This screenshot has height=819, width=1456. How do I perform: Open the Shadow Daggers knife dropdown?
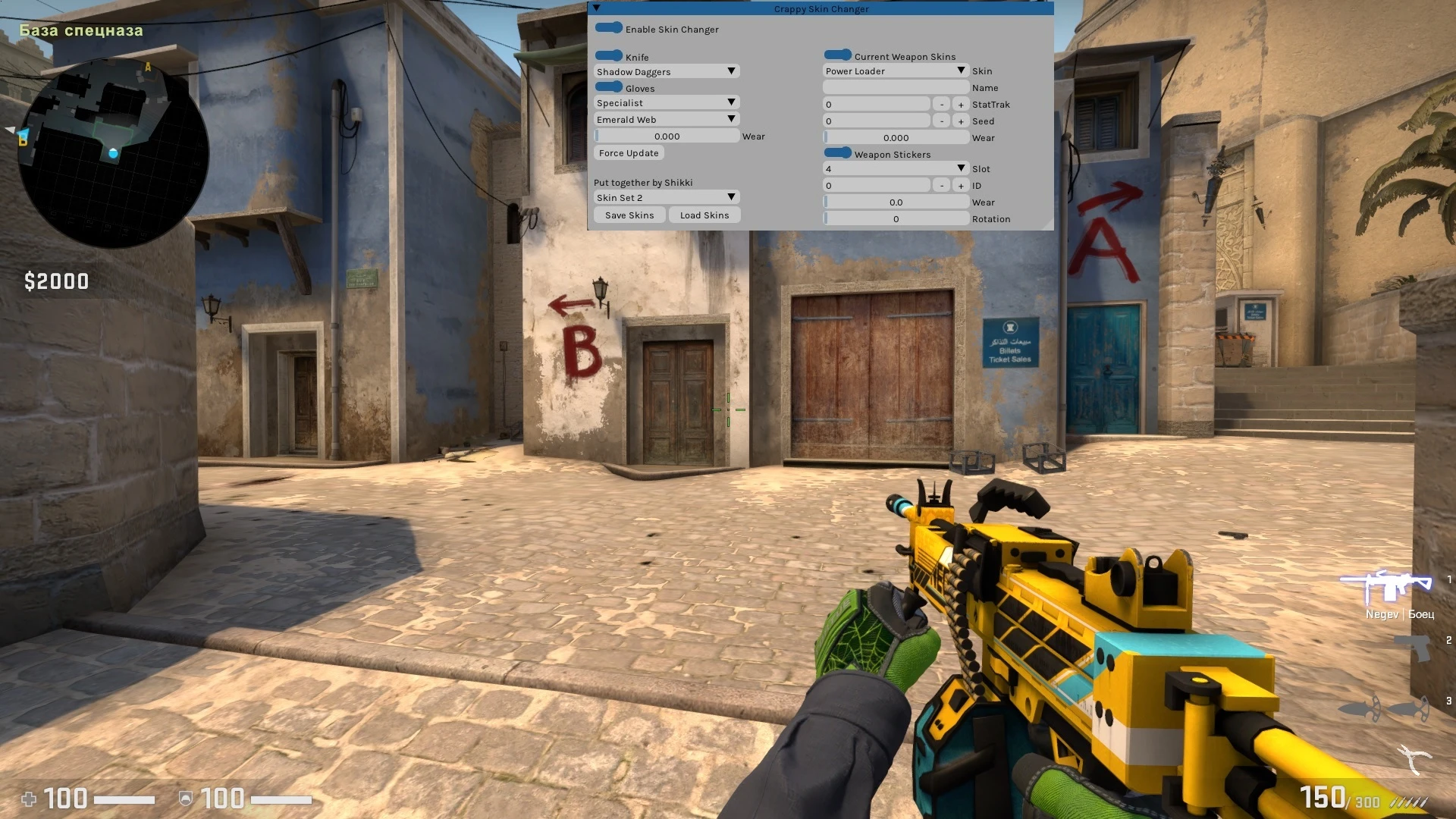[x=666, y=71]
